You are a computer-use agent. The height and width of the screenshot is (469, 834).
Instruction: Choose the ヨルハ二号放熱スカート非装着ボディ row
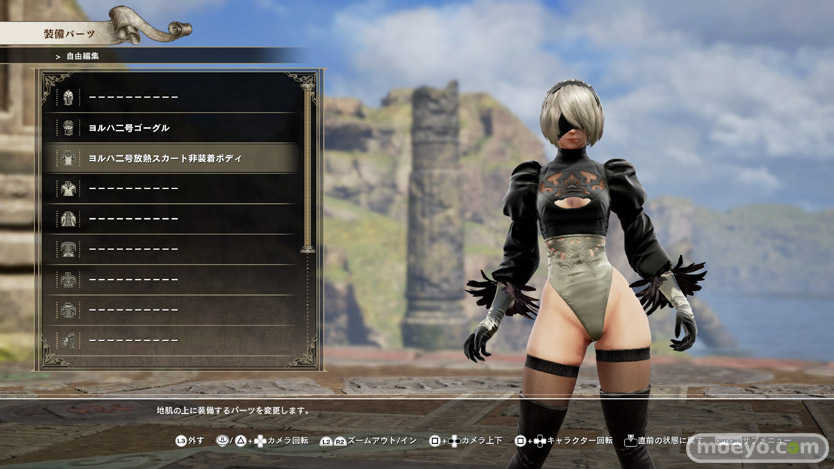pos(170,158)
